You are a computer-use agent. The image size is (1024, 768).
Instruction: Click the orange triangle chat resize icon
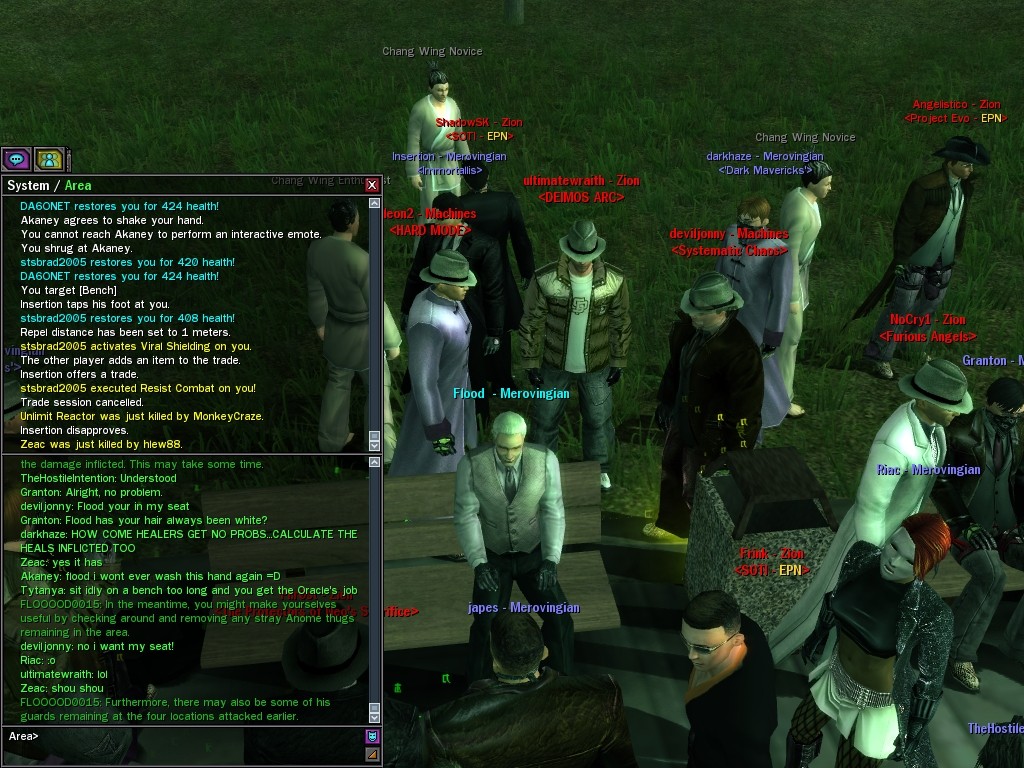372,755
